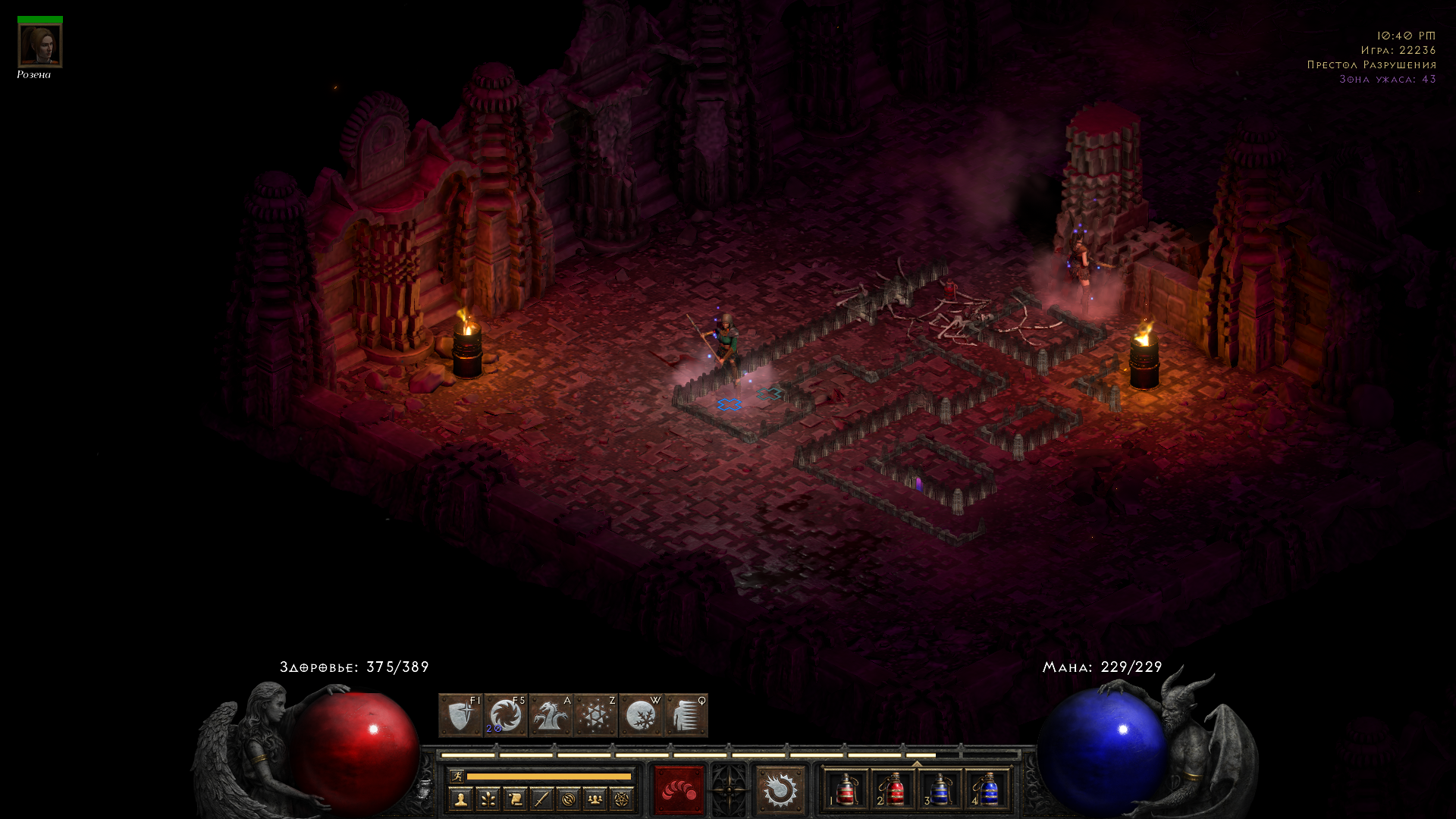Viewport: 1456px width, 819px height.
Task: Select the streaking figure skill (Q)
Action: click(x=686, y=715)
